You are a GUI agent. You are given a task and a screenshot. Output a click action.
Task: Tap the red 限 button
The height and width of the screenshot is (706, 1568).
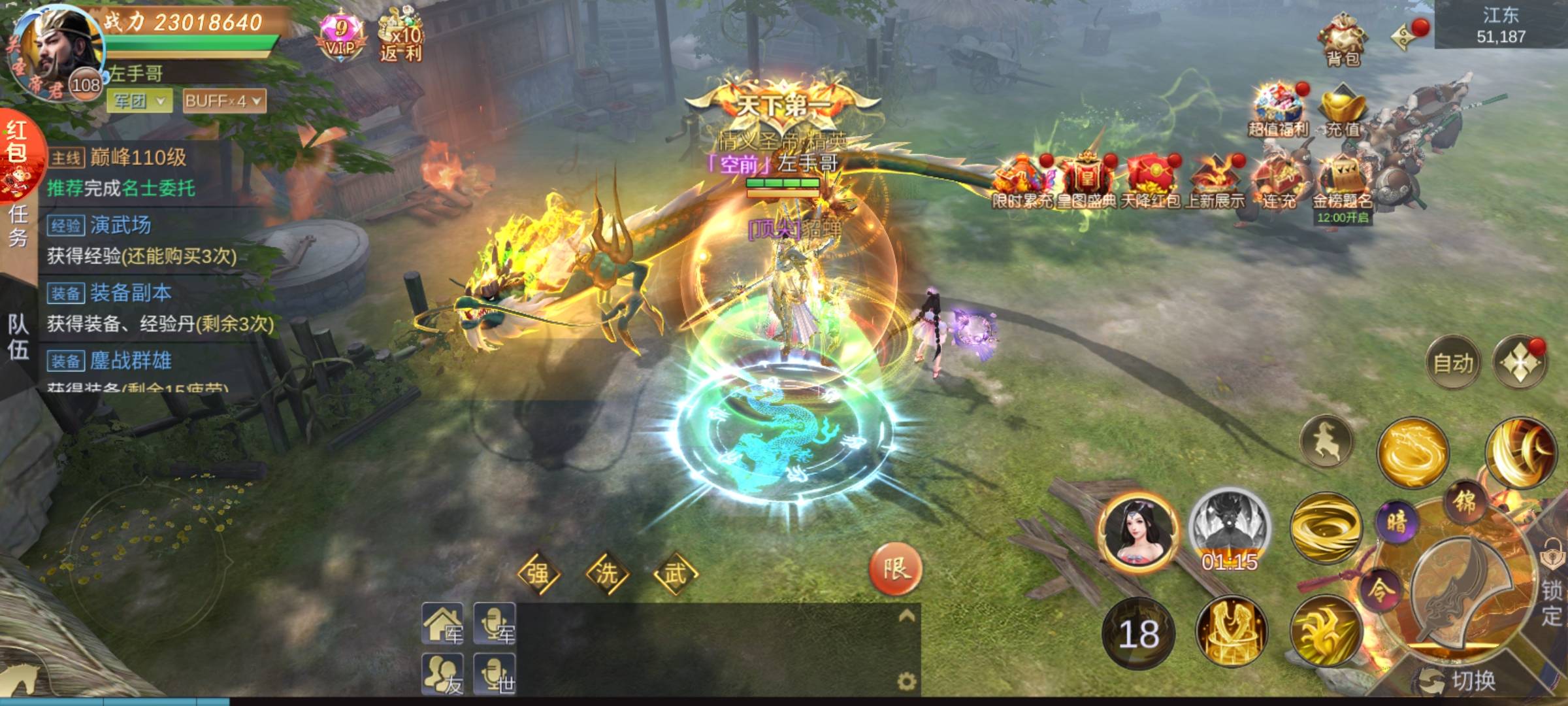coord(896,569)
